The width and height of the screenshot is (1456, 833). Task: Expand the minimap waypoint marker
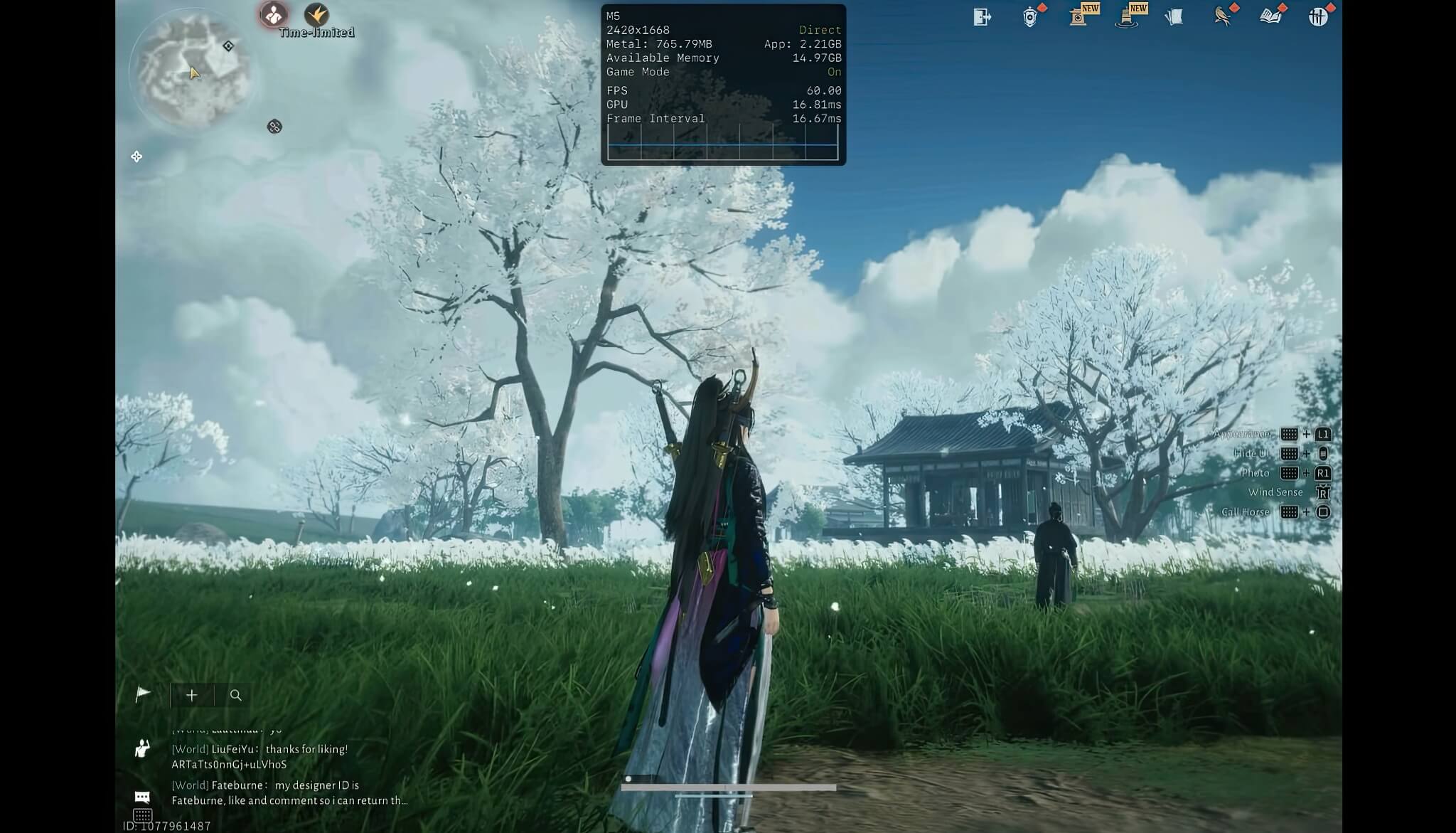pyautogui.click(x=227, y=45)
